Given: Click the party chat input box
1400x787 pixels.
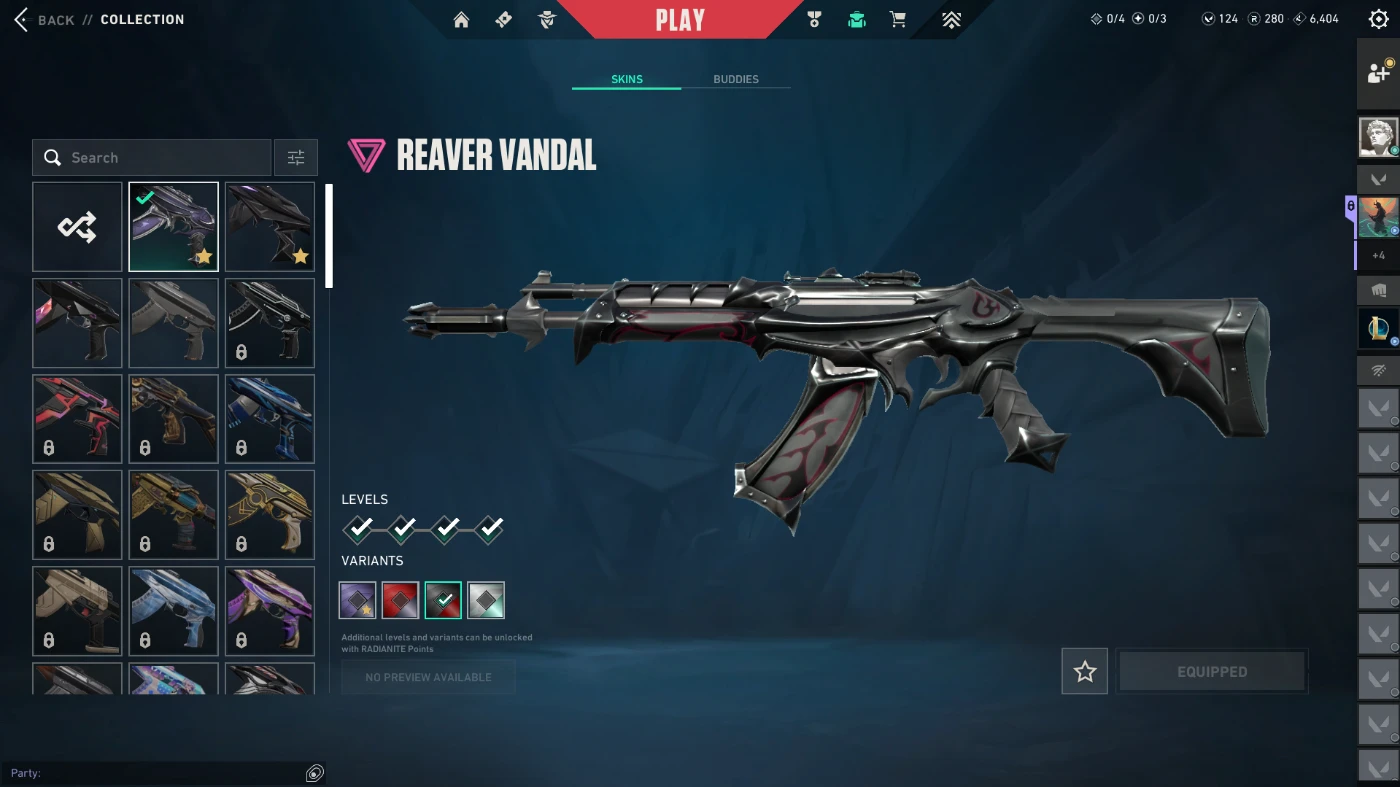Looking at the screenshot, I should point(160,773).
